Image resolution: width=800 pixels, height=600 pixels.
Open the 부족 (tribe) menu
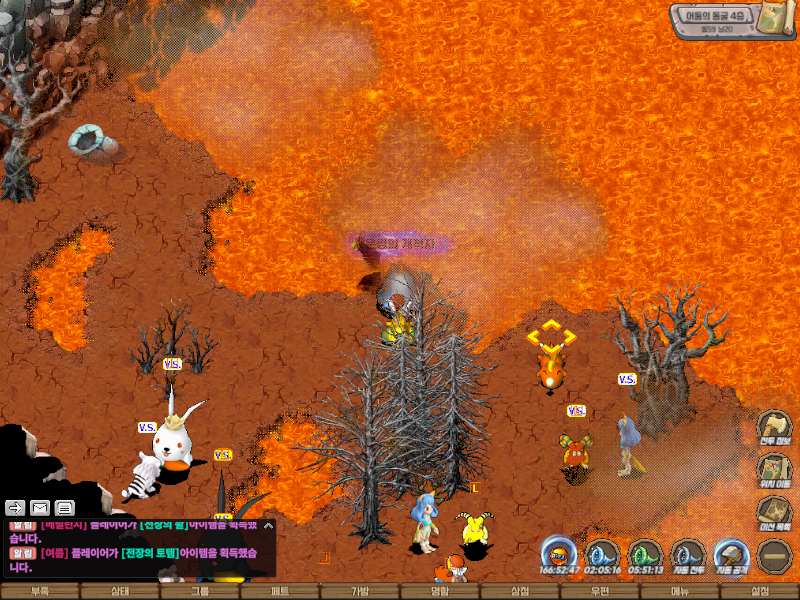coord(40,591)
